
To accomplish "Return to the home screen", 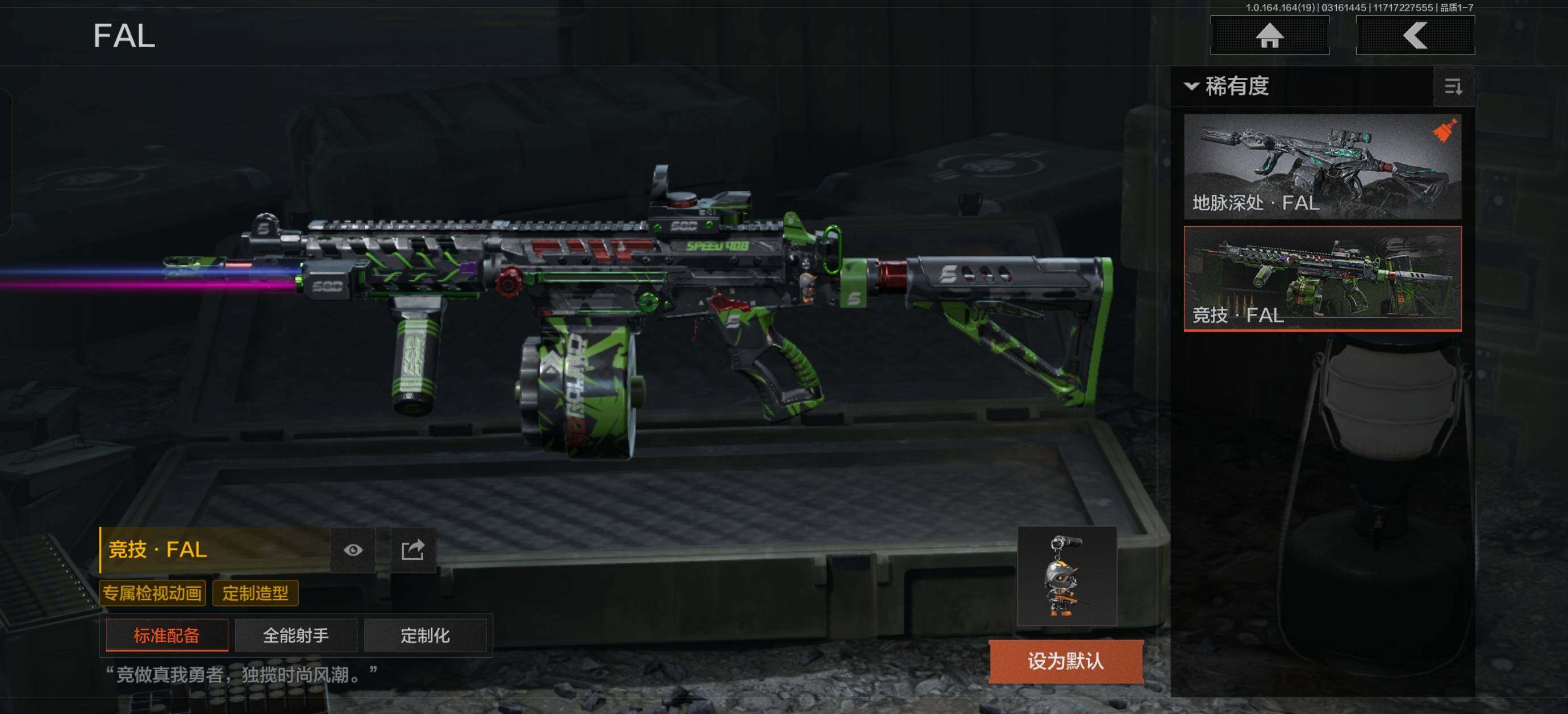I will pos(1269,35).
